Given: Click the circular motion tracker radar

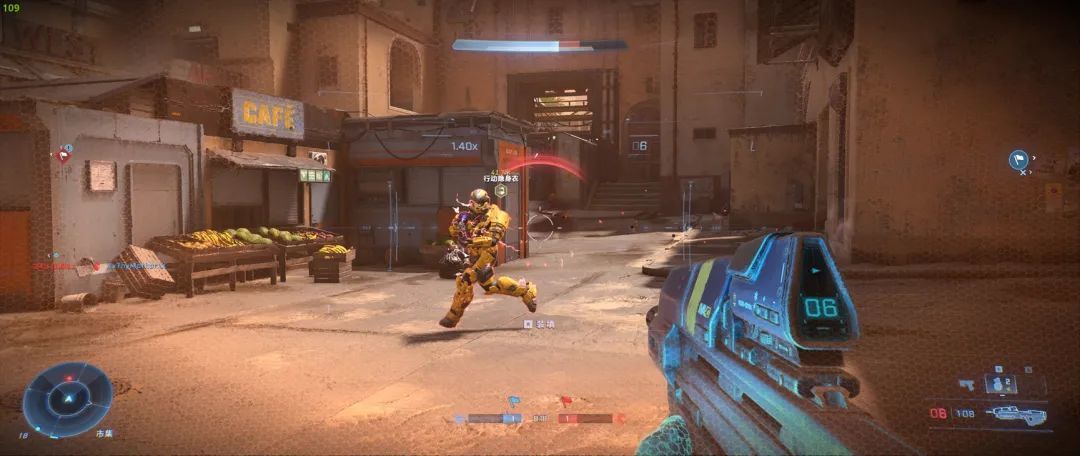Looking at the screenshot, I should click(67, 398).
